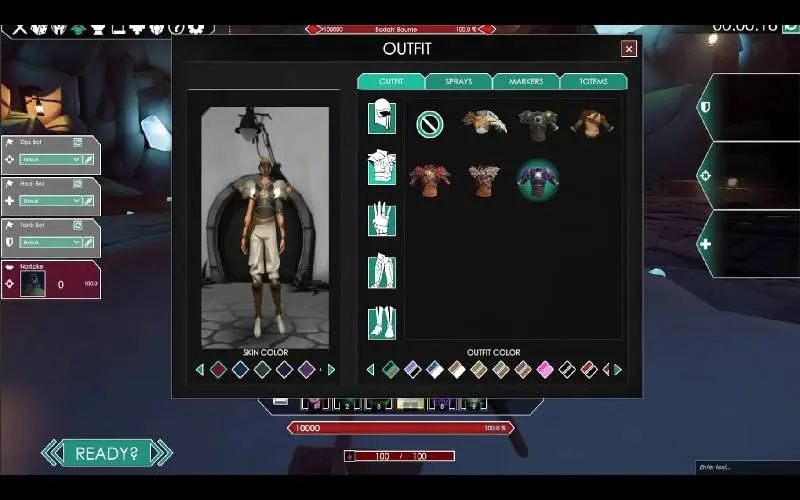Show next skin colors with right arrow
This screenshot has width=800, height=500.
(332, 370)
